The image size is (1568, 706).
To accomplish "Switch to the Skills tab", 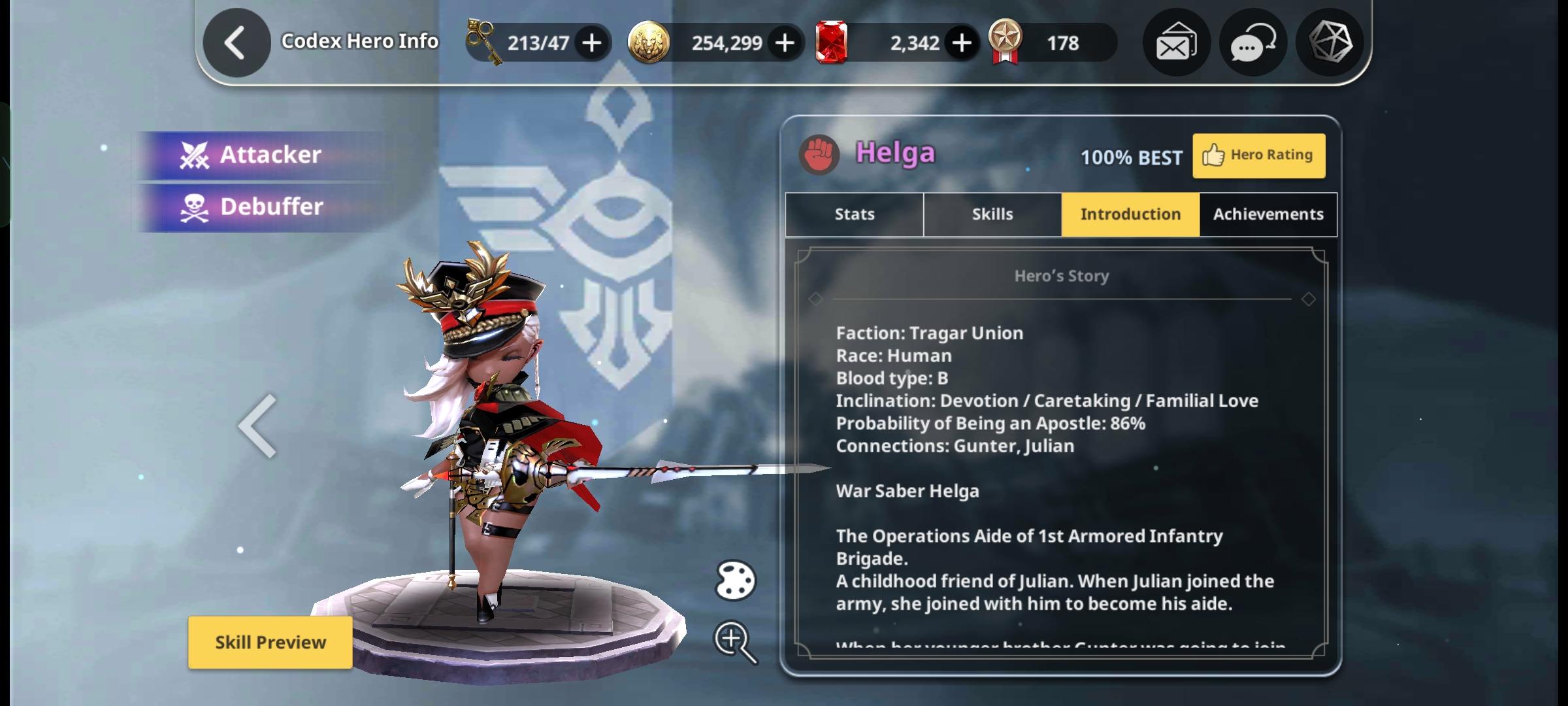I will (992, 214).
